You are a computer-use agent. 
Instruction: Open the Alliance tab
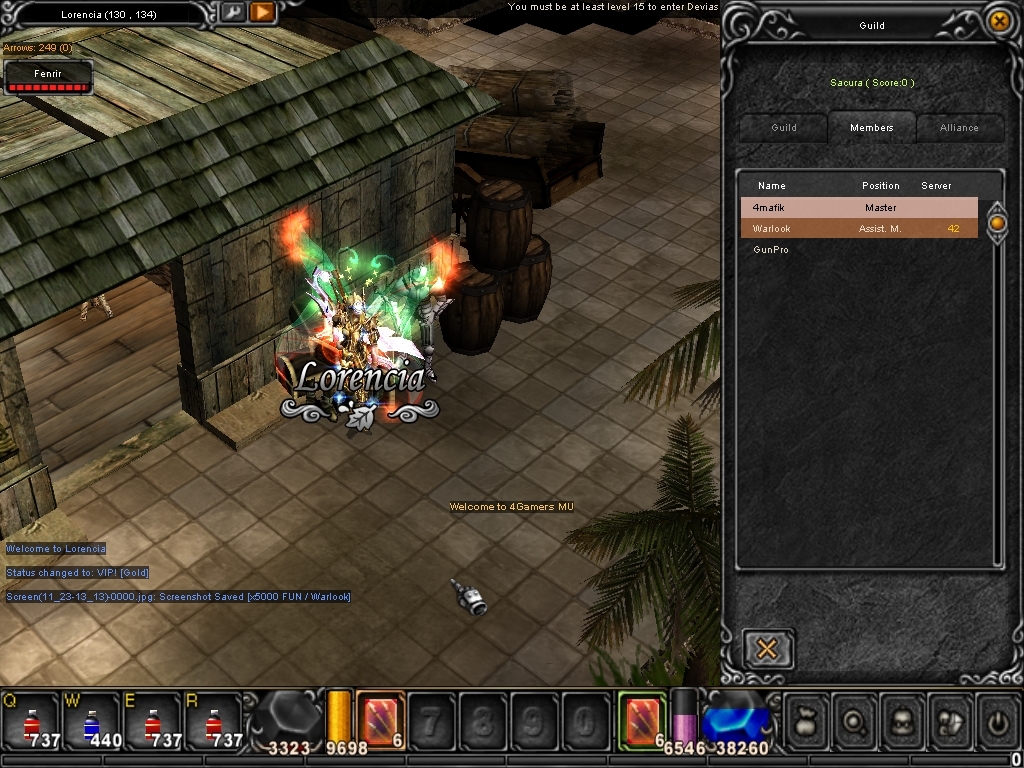958,128
